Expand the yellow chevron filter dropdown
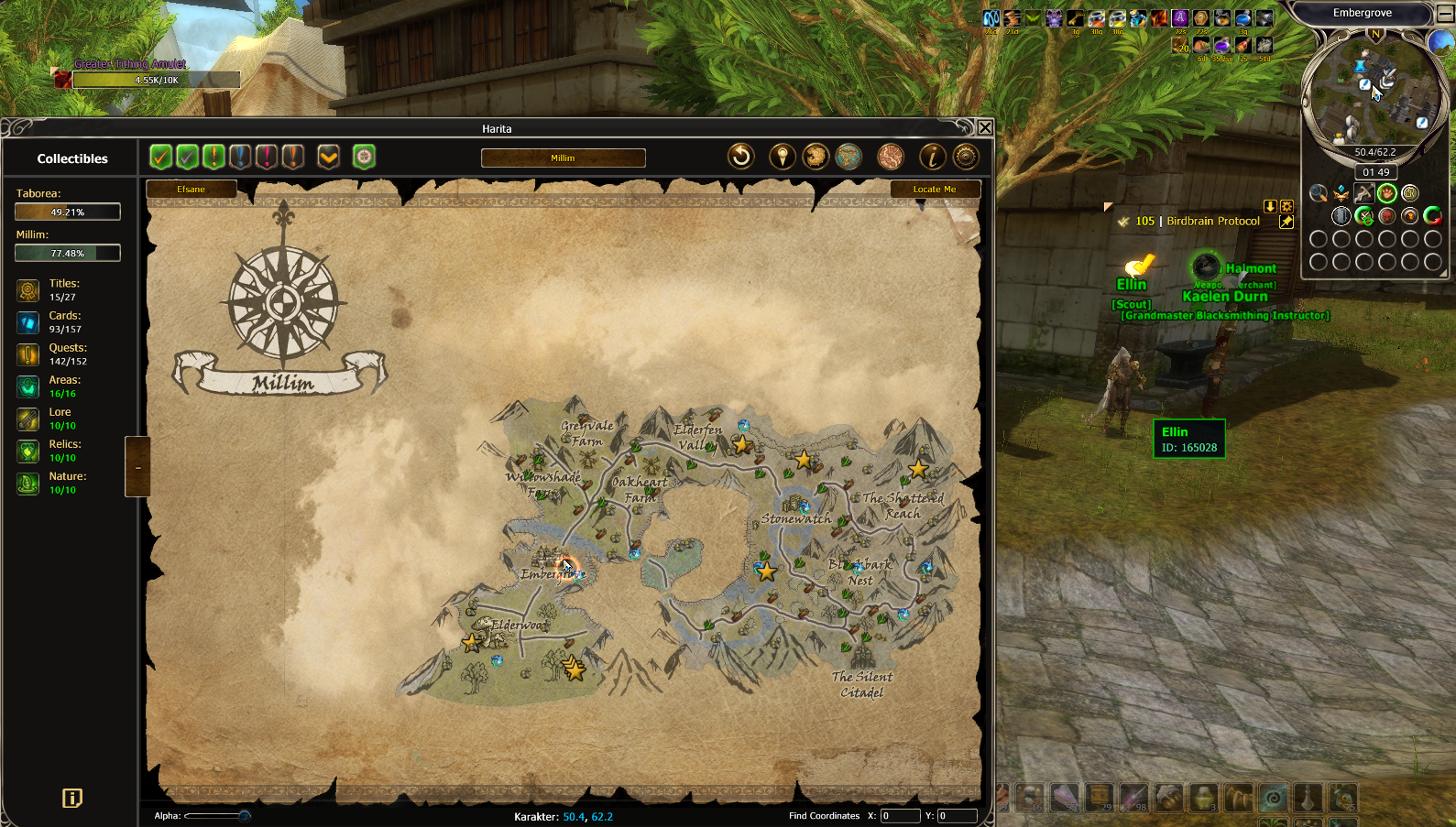 [x=328, y=157]
